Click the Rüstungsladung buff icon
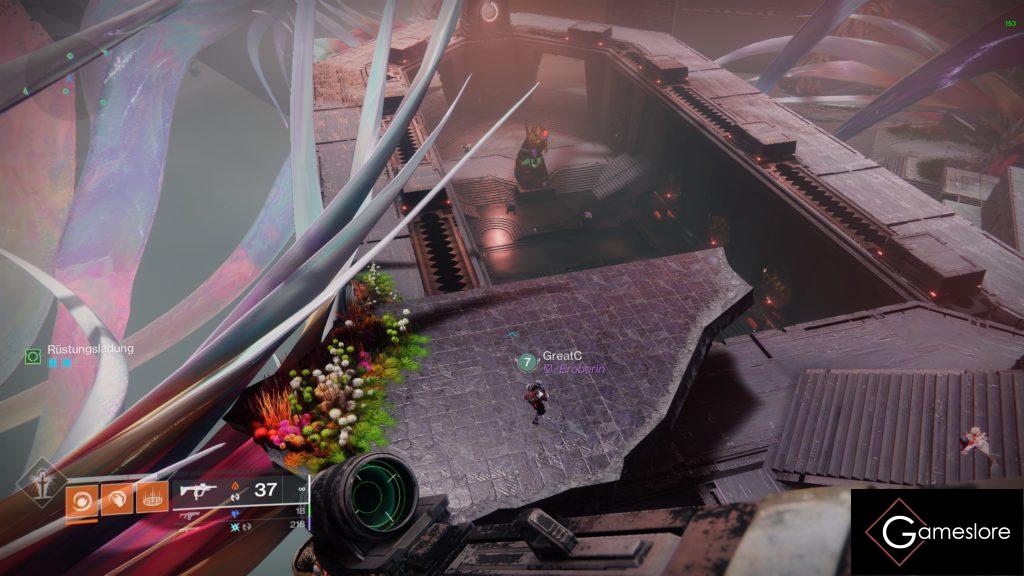The width and height of the screenshot is (1024, 576). coord(33,355)
